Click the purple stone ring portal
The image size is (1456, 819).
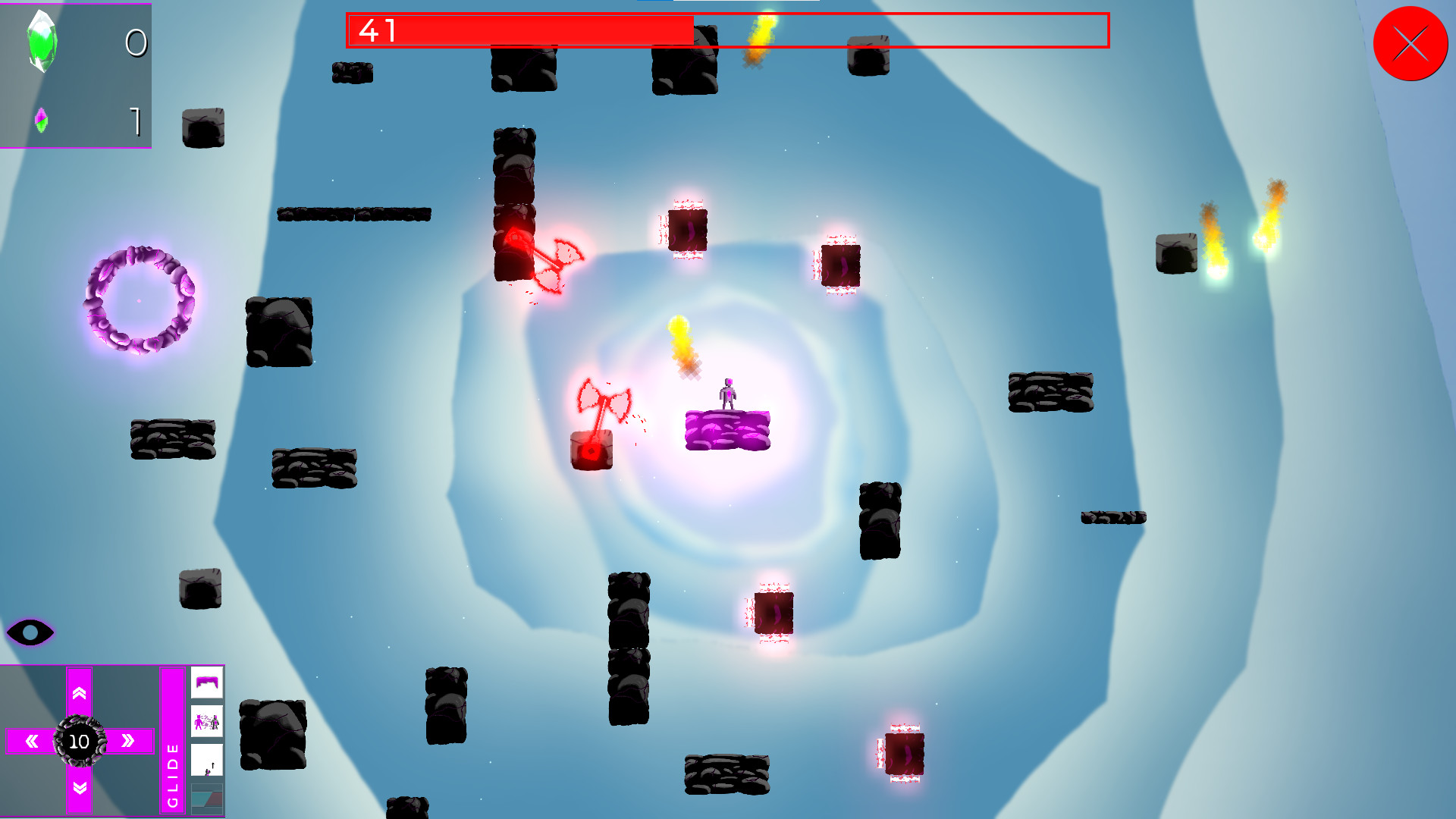[141, 299]
